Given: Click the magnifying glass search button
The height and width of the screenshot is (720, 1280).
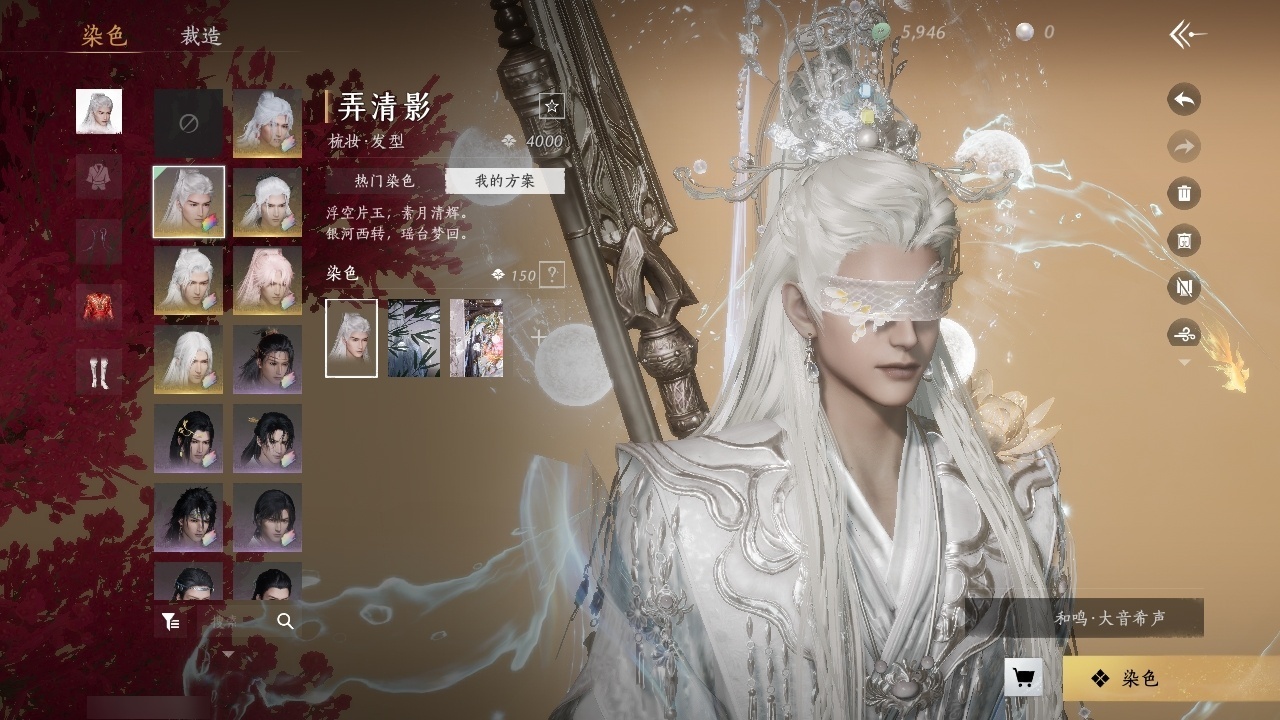Looking at the screenshot, I should [x=285, y=622].
